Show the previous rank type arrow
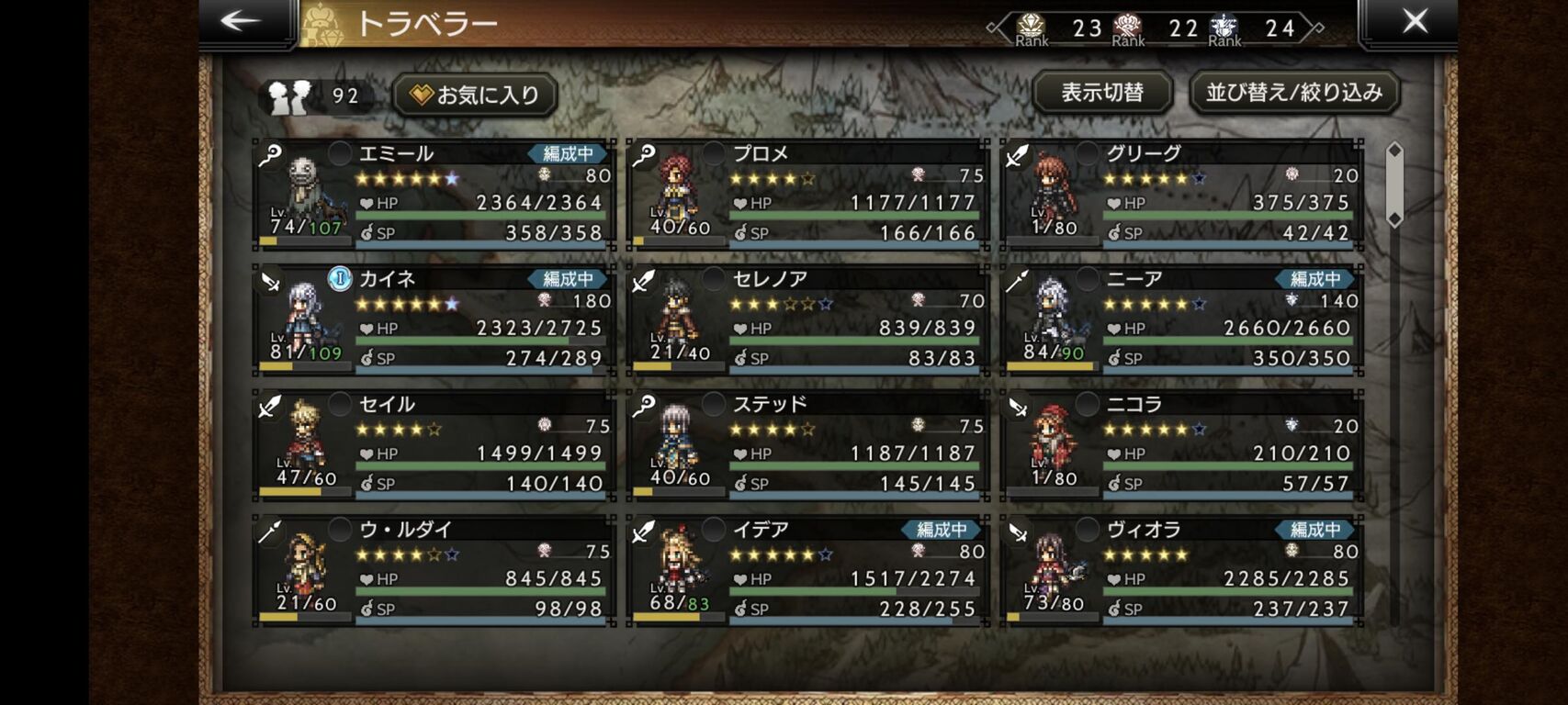This screenshot has width=1568, height=705. (x=993, y=28)
